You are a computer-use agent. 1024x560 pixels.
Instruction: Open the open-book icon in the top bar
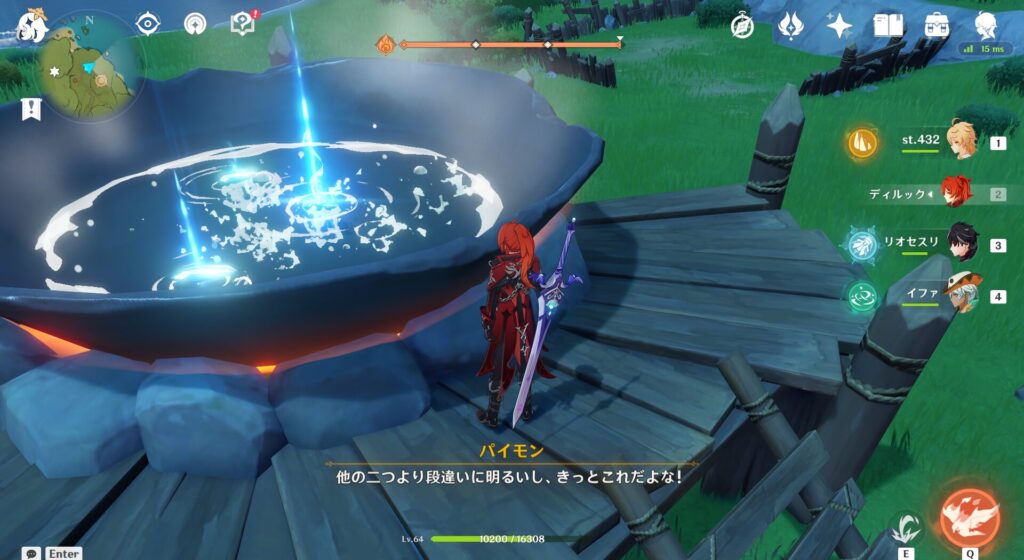click(888, 26)
